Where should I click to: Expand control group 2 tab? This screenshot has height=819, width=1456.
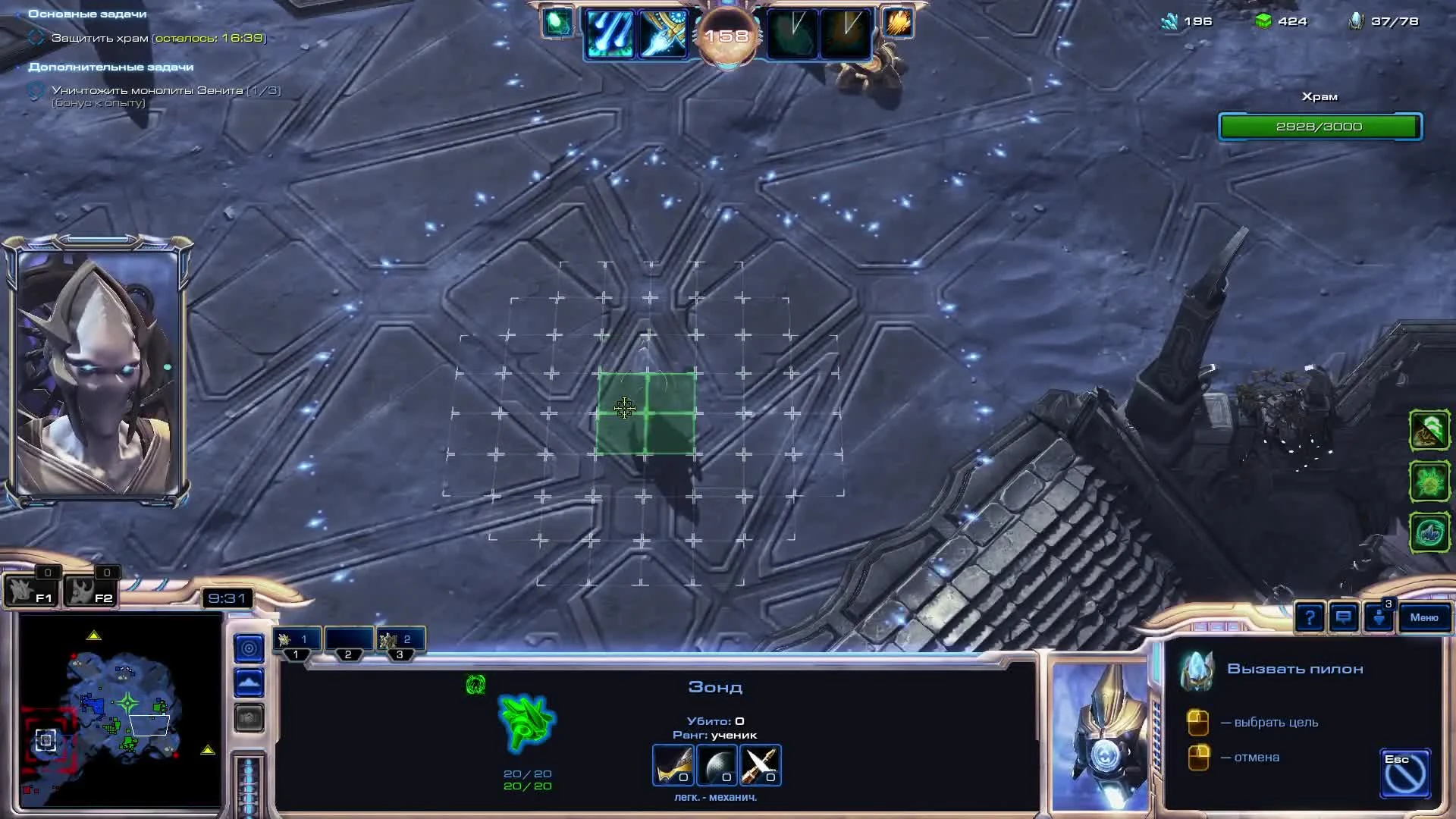pos(349,639)
